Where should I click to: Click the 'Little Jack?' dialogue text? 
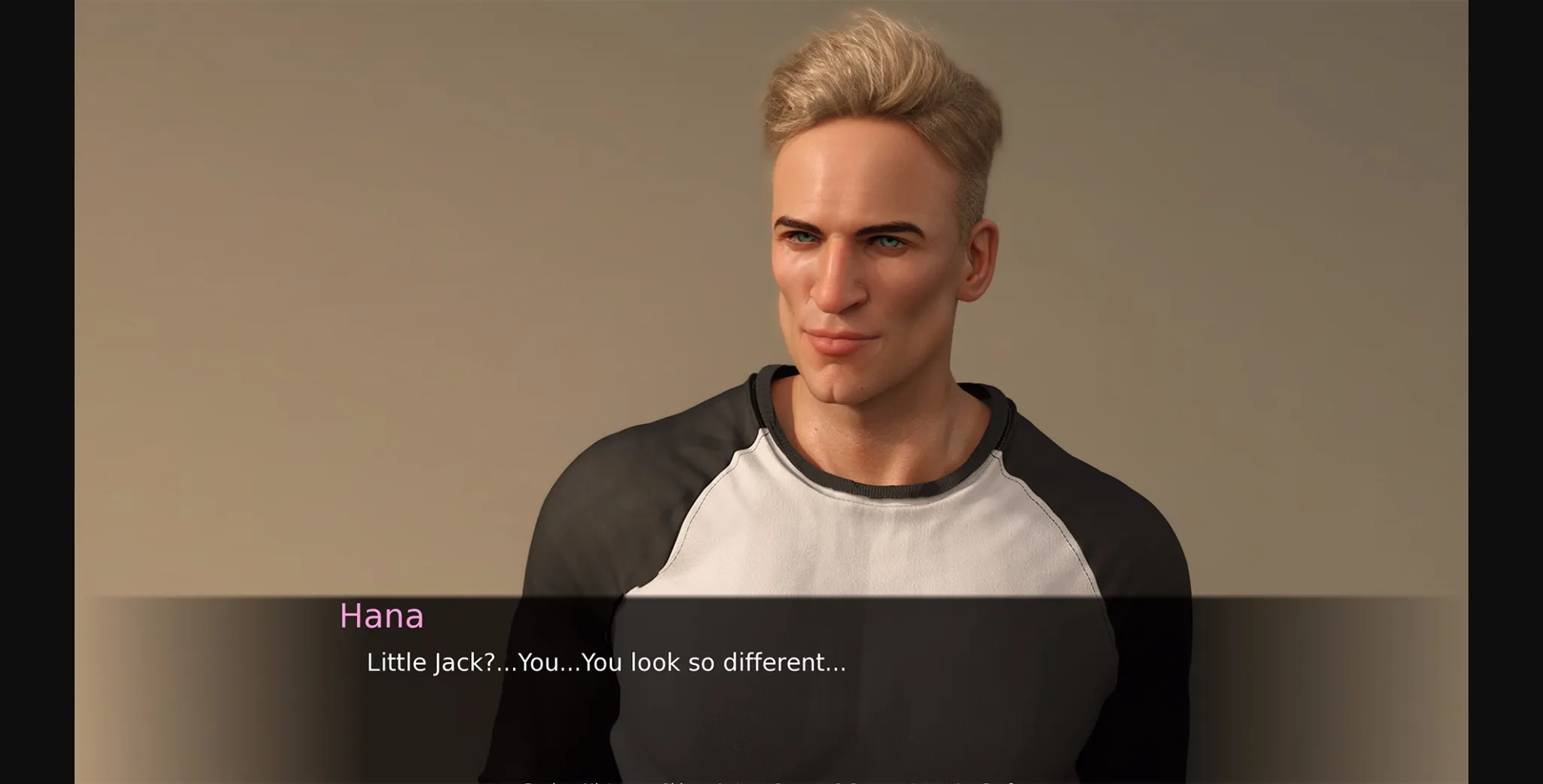pyautogui.click(x=607, y=664)
